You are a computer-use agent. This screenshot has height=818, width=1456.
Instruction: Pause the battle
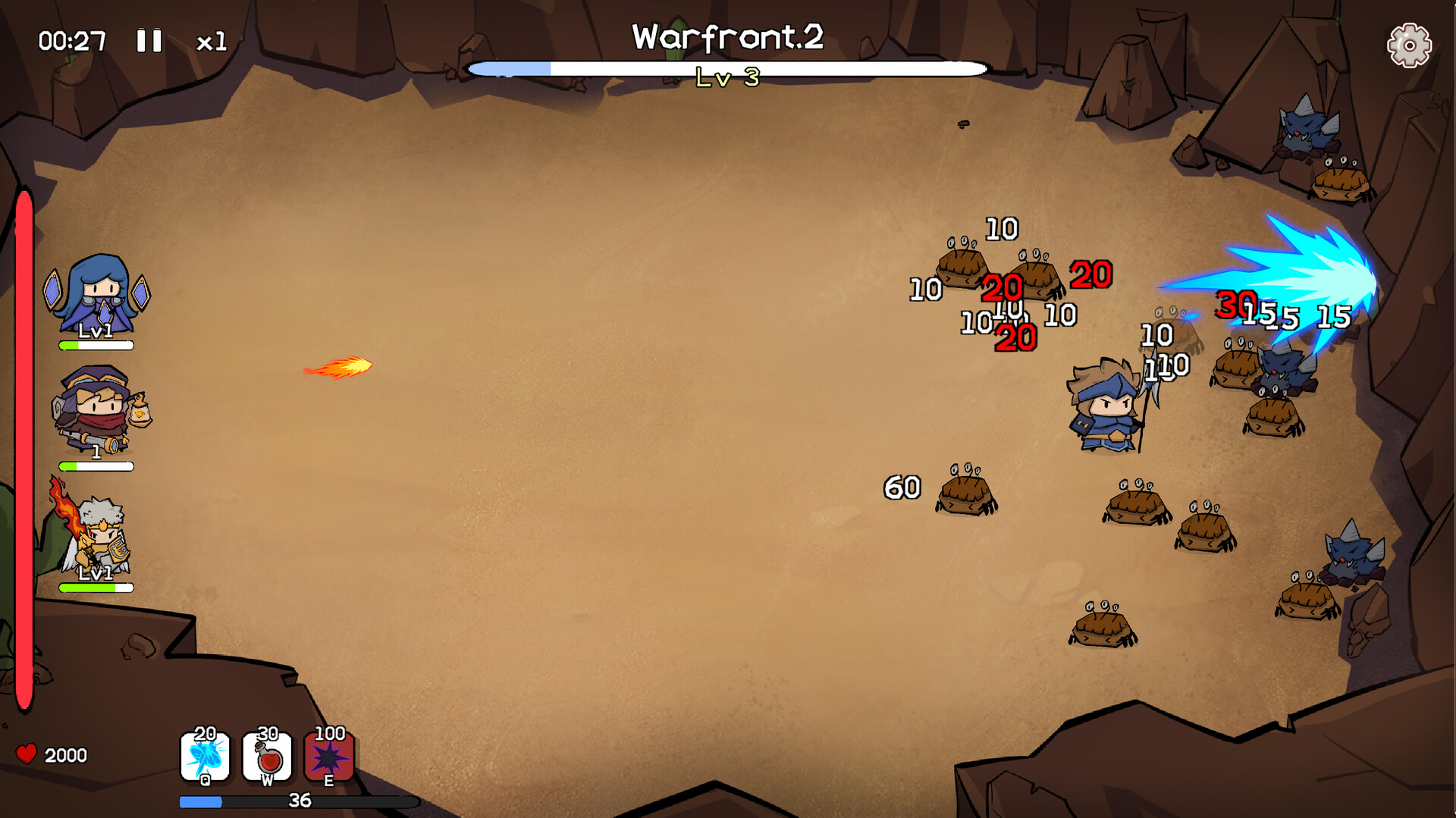click(149, 41)
